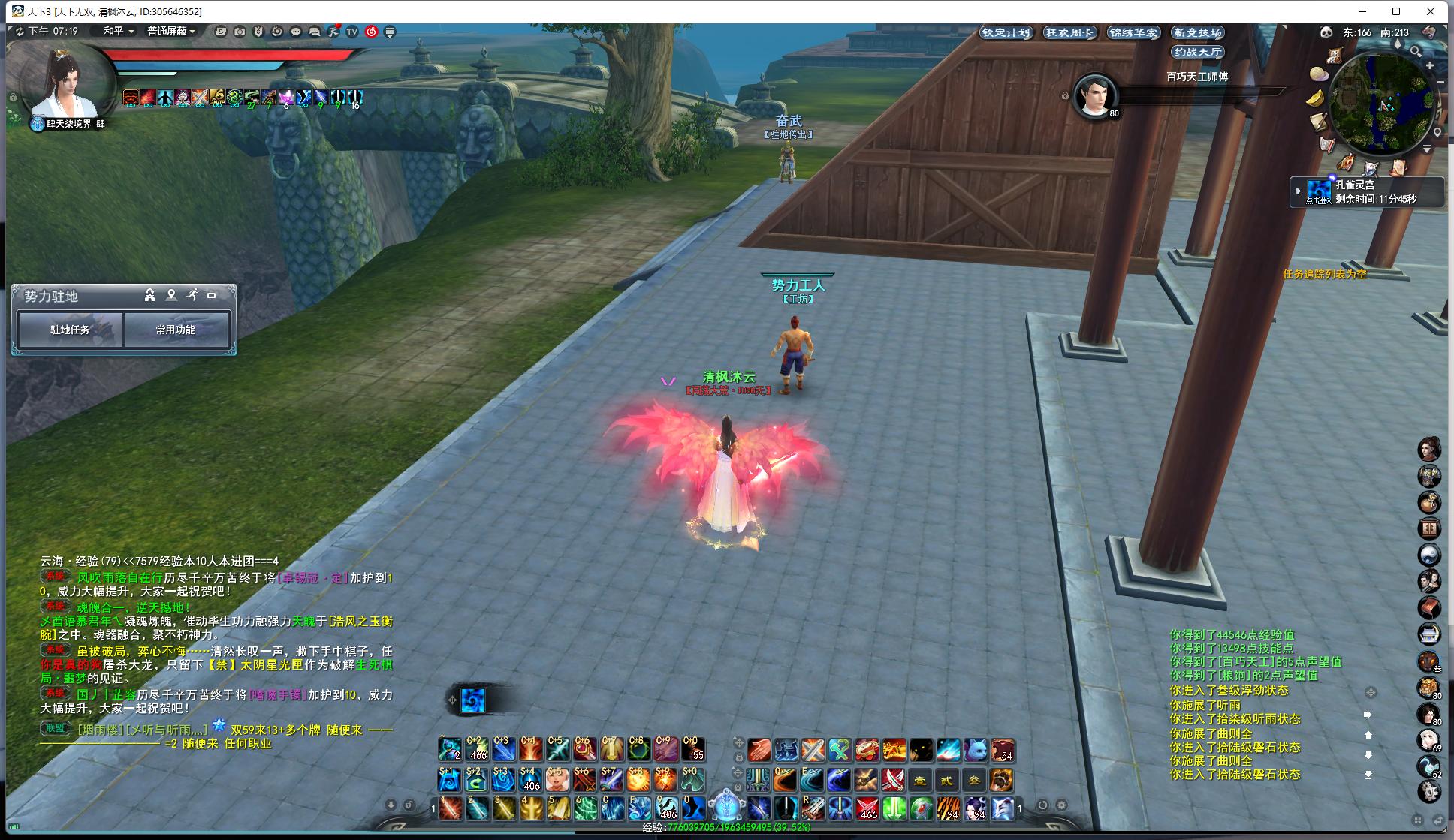Activate the white cat skill icon

[x=975, y=749]
